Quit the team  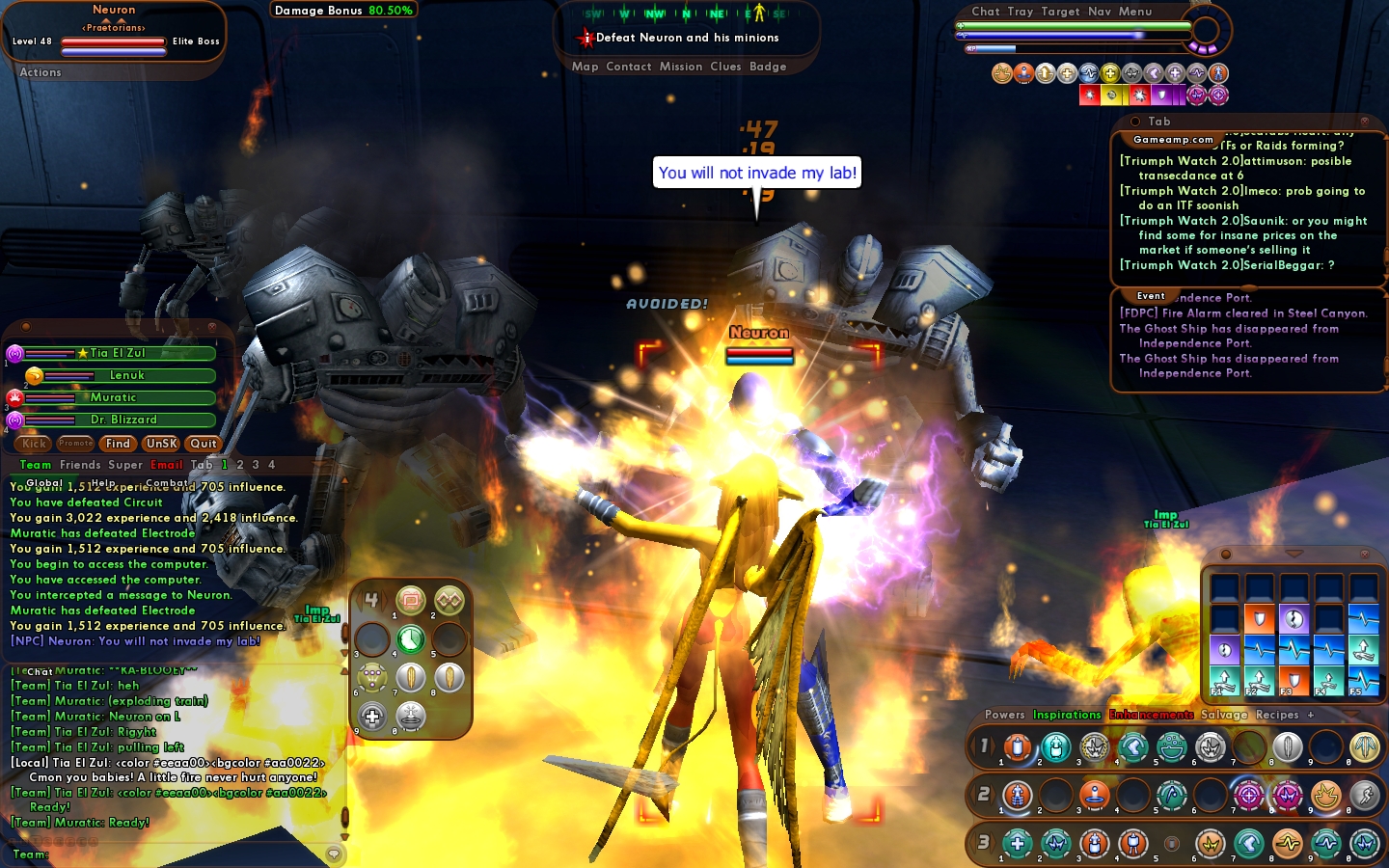coord(204,444)
